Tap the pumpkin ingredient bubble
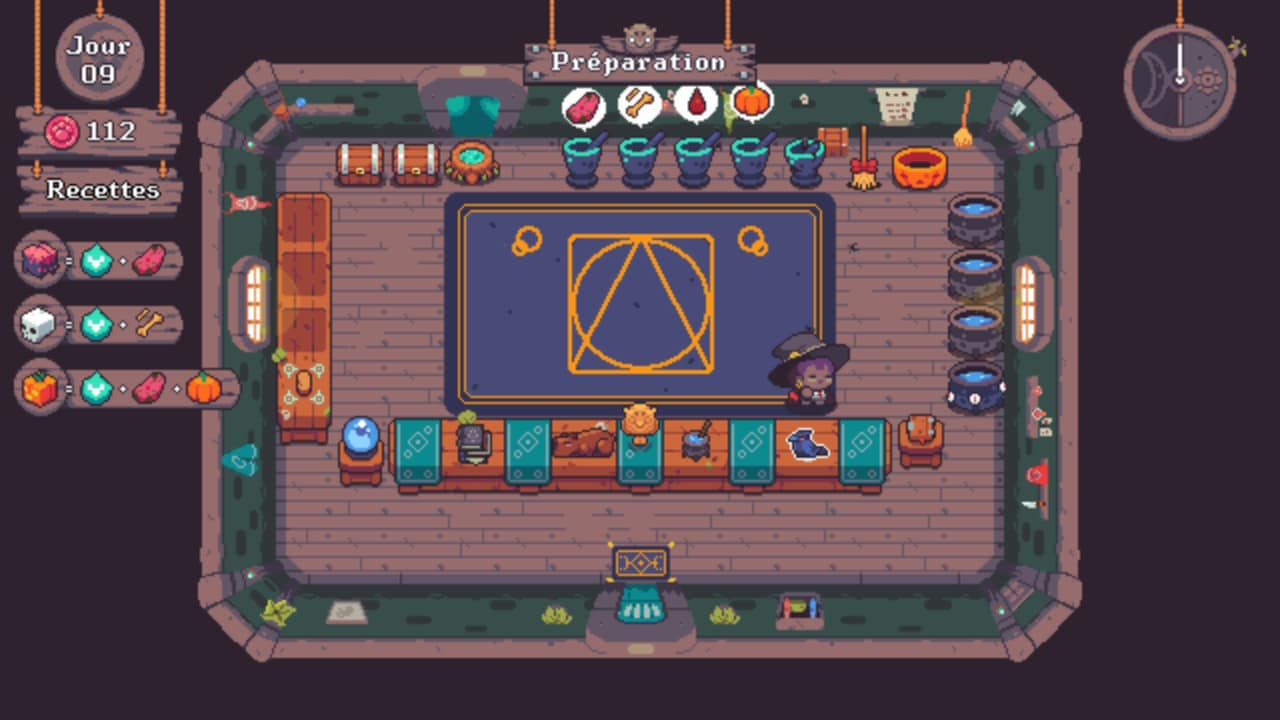Image resolution: width=1280 pixels, height=720 pixels. pos(750,101)
